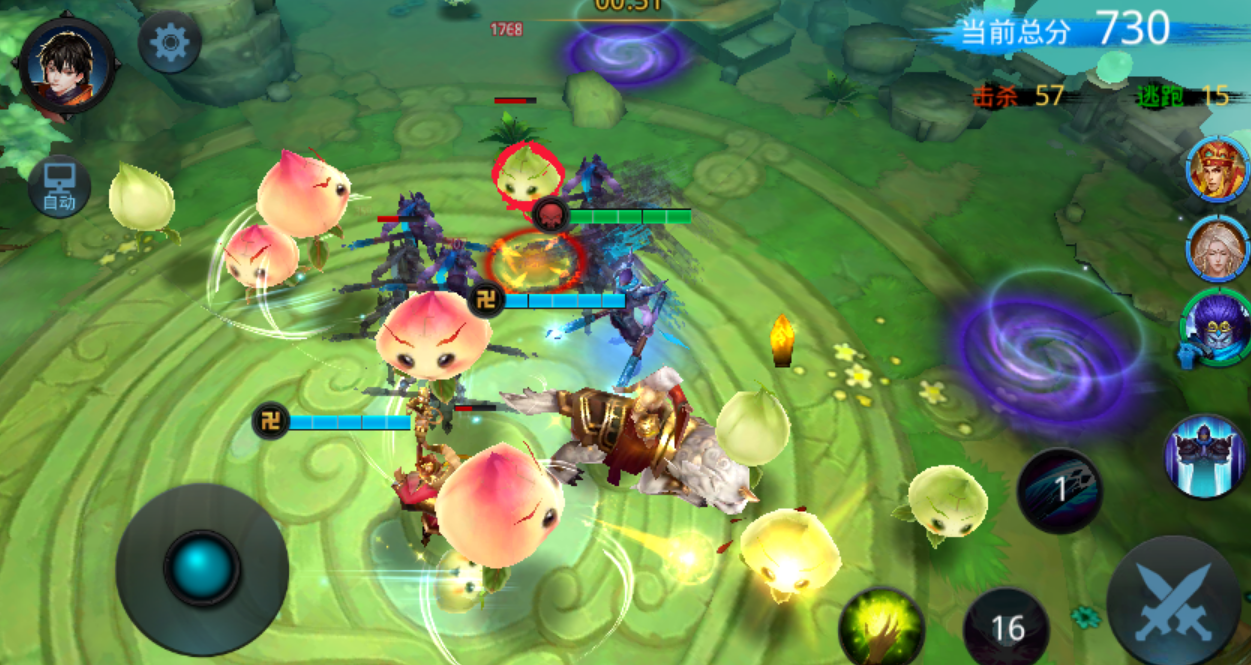Switch to the red-helmeted hero portrait
Viewport: 1251px width, 665px height.
point(1217,170)
